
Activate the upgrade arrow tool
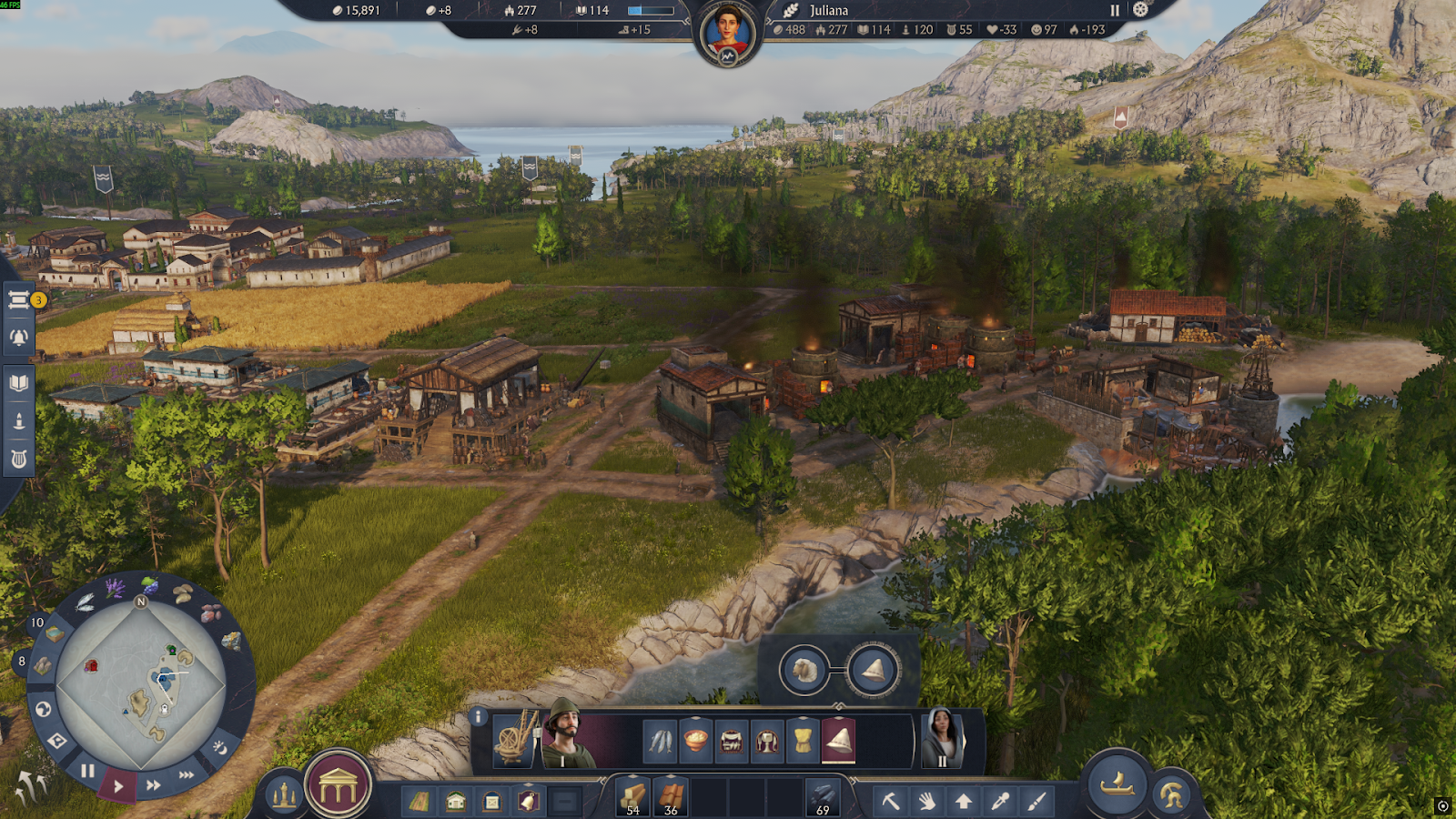click(963, 801)
